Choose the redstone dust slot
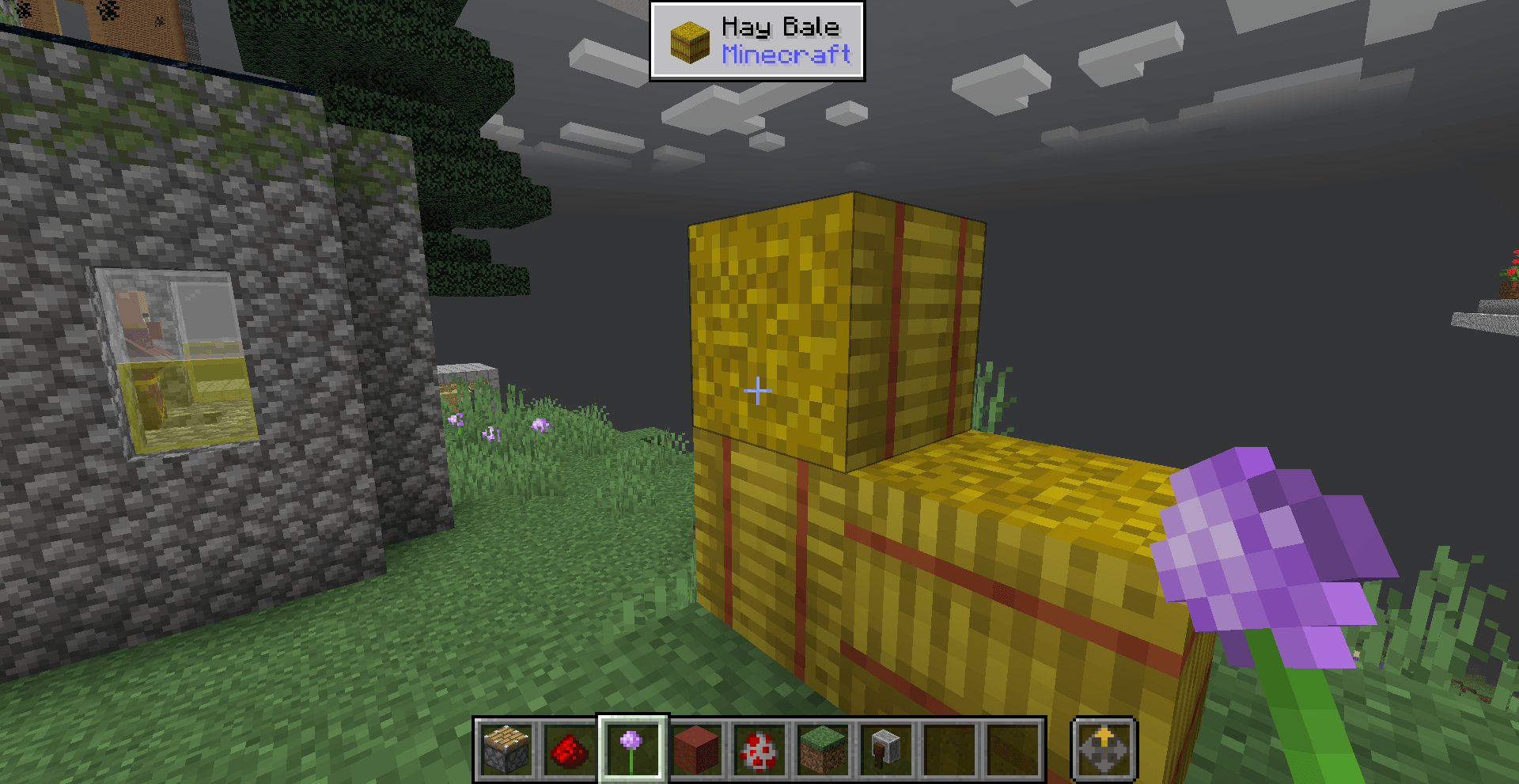1519x784 pixels. click(569, 749)
